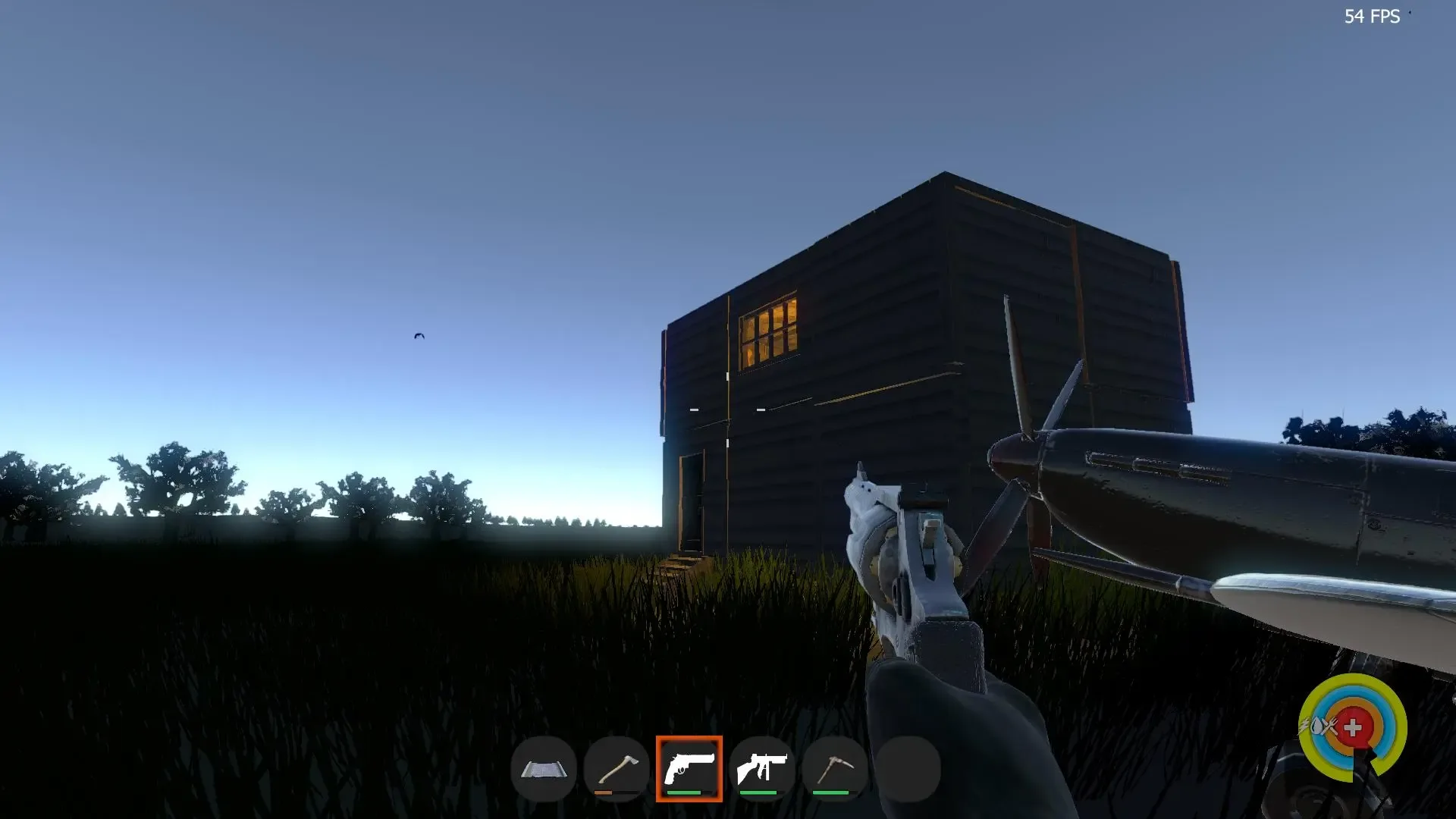Select the revolver in the hotbar
Viewport: 1456px width, 819px height.
click(x=689, y=769)
